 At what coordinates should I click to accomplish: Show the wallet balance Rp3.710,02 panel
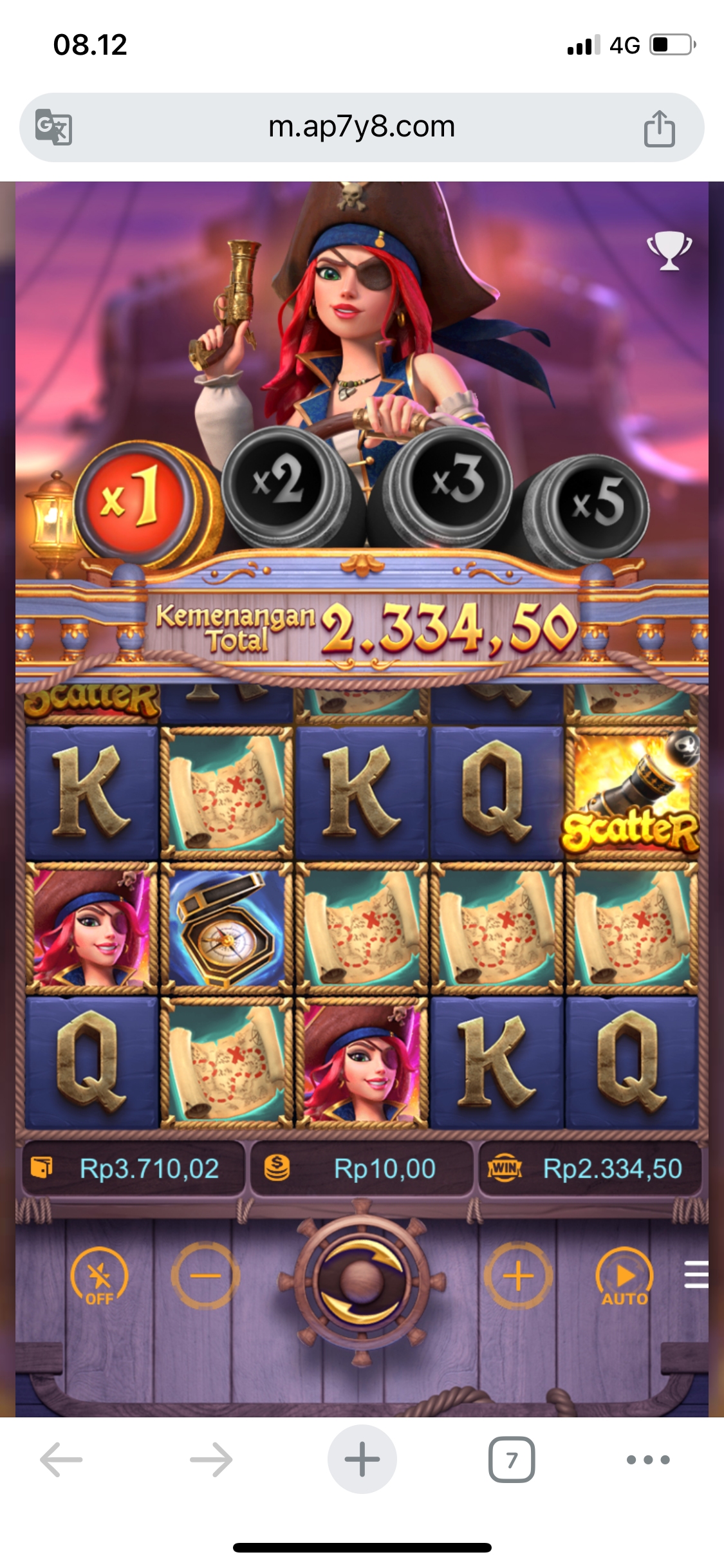click(134, 1168)
